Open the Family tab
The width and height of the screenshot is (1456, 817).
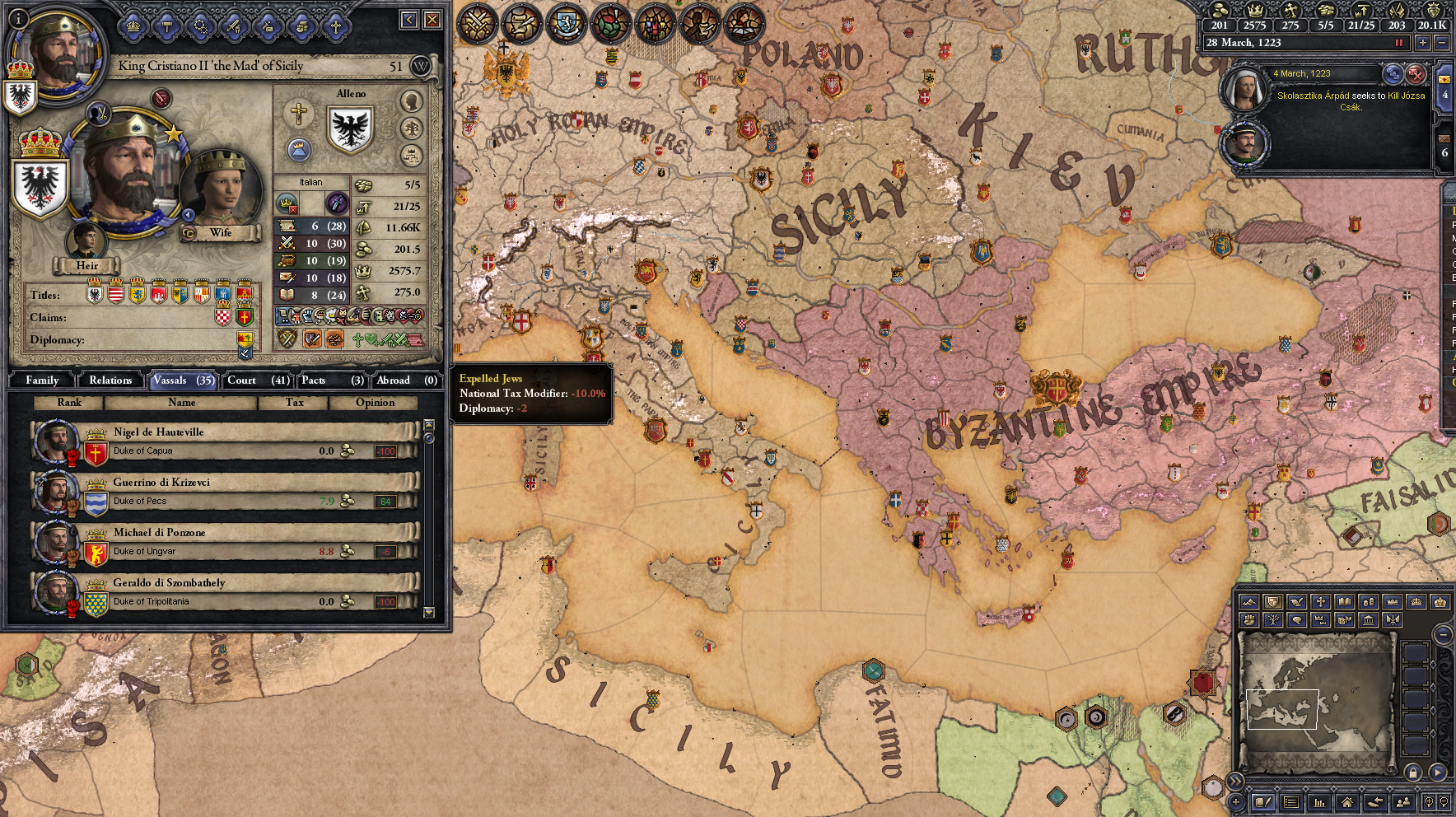(40, 380)
